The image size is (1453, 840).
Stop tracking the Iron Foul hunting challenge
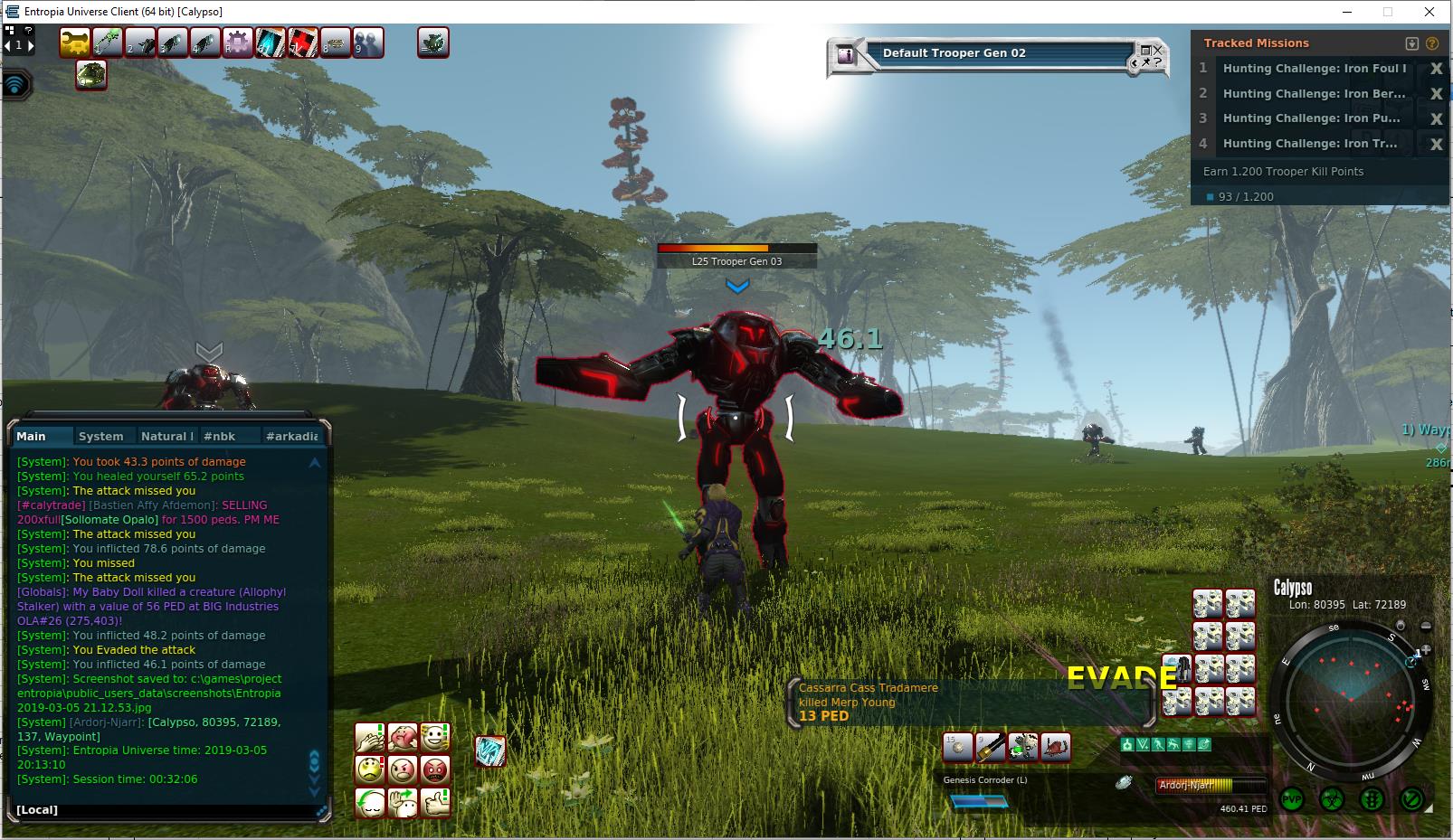click(x=1436, y=69)
